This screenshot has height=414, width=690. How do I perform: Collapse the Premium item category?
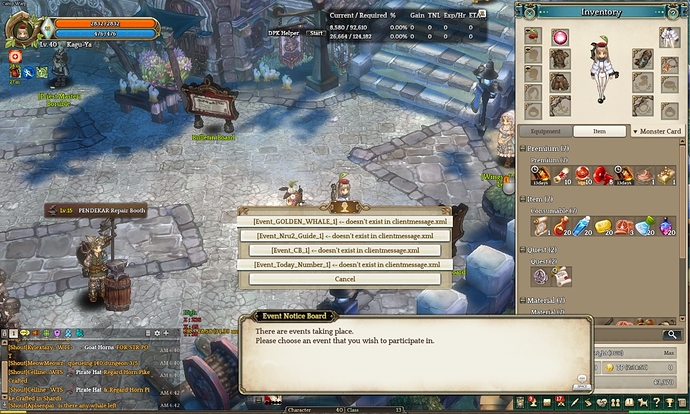pos(523,149)
